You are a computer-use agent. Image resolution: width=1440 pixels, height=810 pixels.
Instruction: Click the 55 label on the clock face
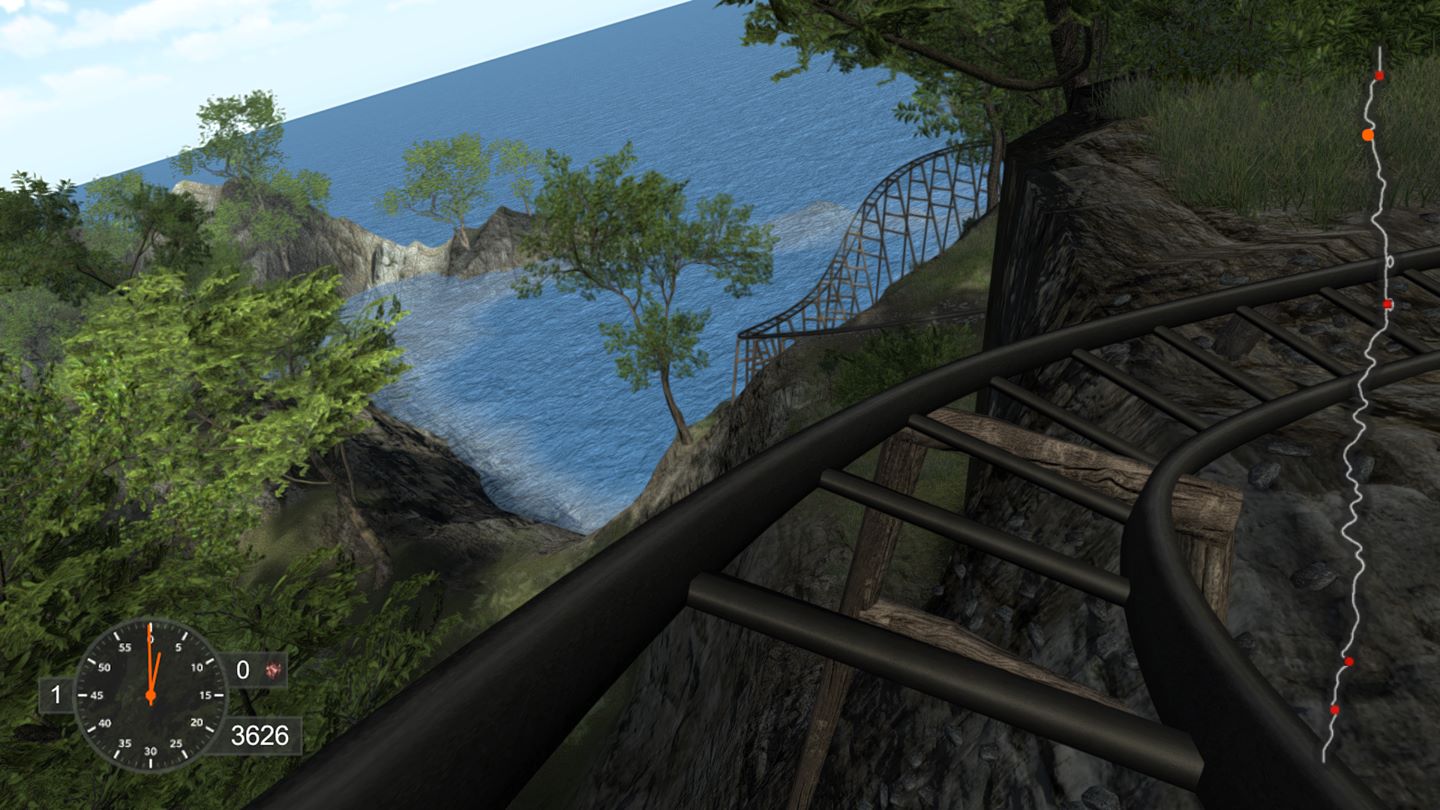(x=125, y=646)
